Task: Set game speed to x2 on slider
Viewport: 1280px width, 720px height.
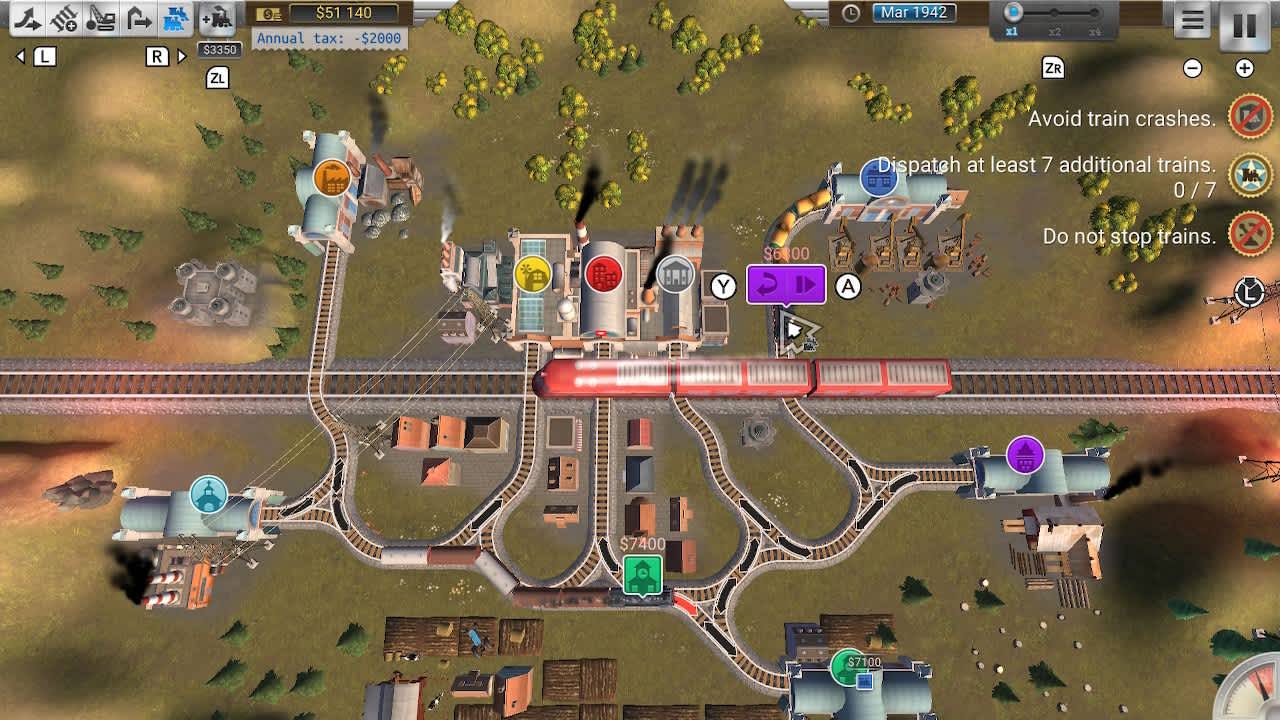Action: [x=1056, y=14]
